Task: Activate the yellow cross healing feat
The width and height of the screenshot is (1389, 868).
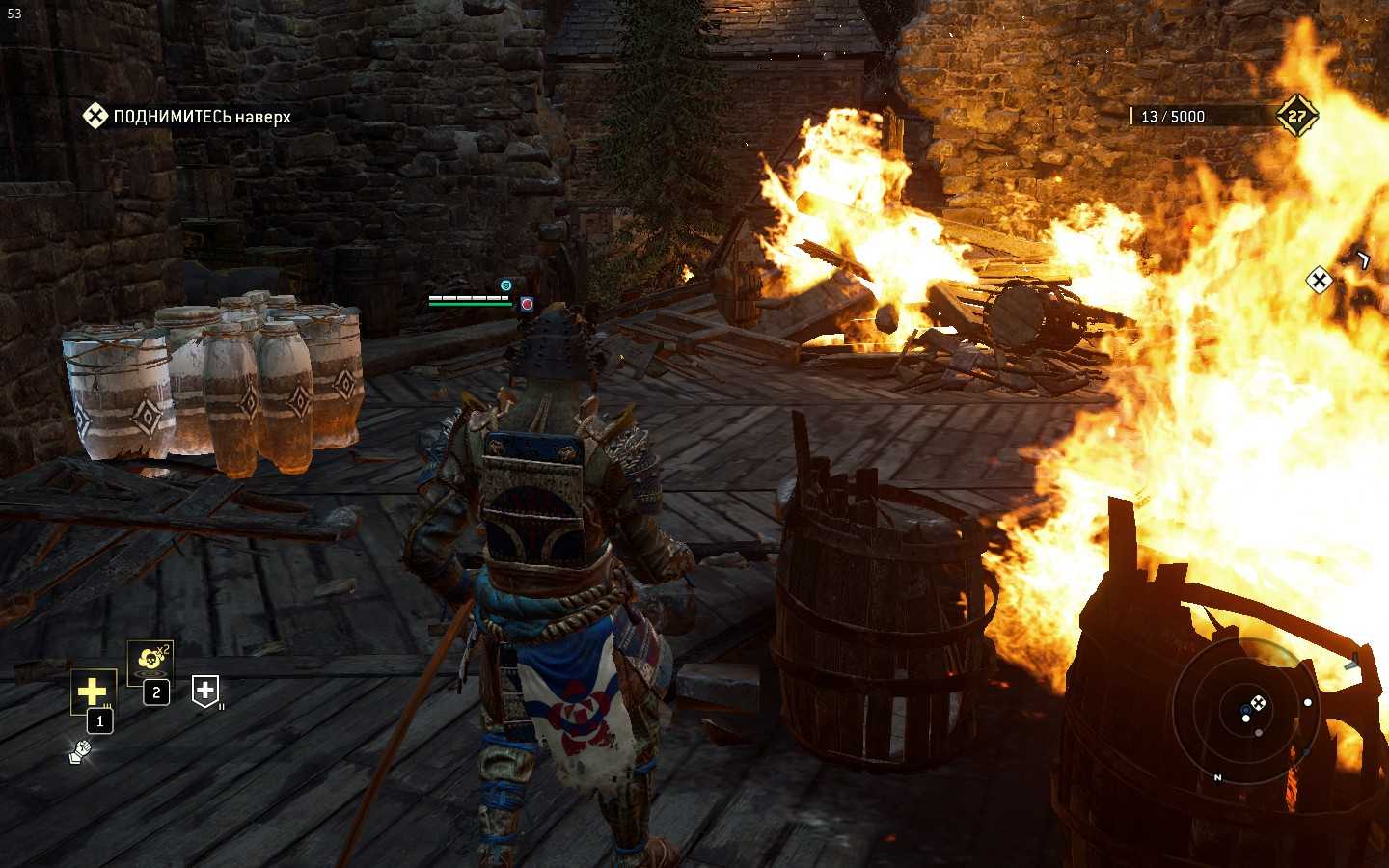Action: (93, 692)
